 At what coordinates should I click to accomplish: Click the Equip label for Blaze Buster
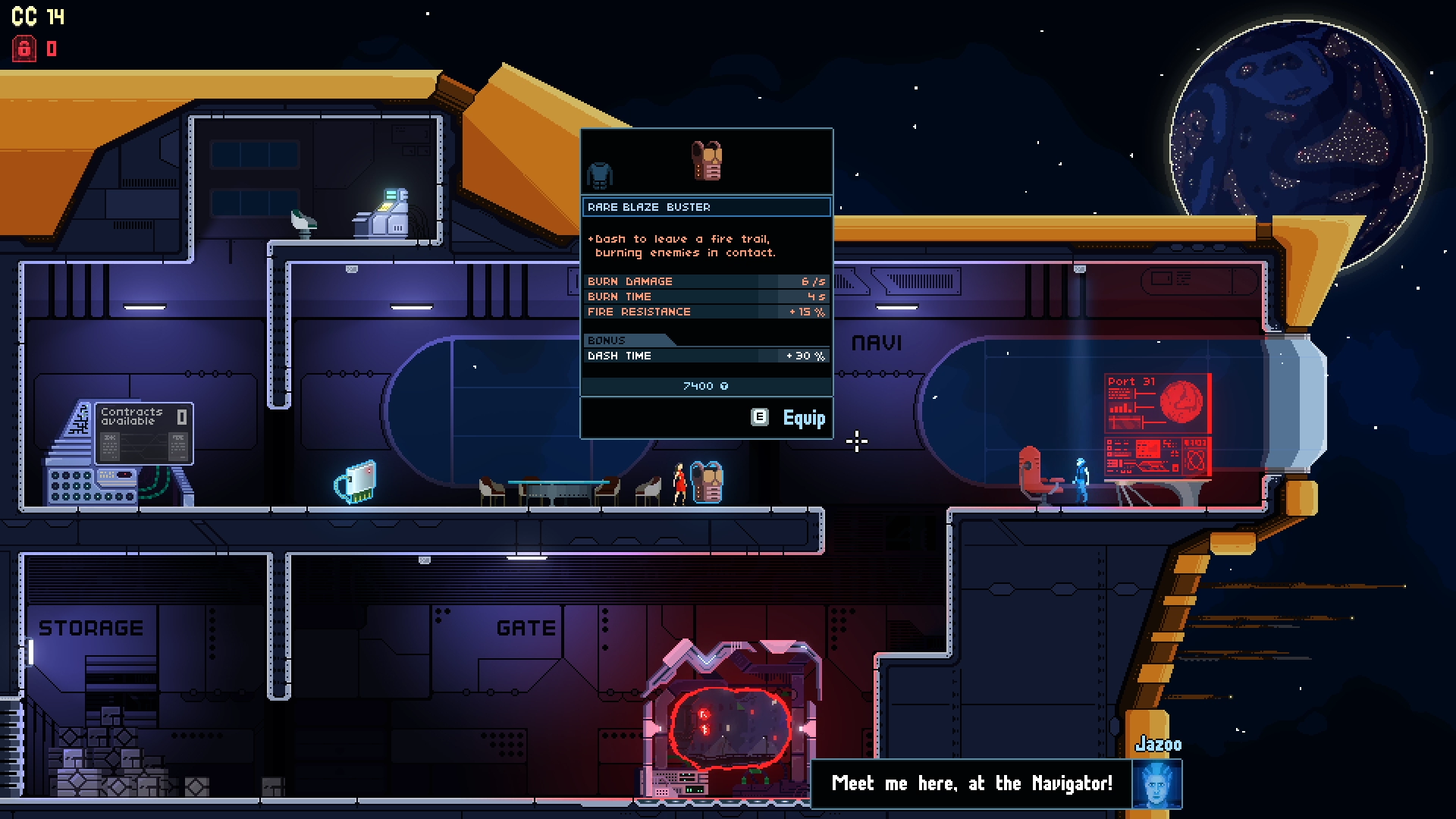pyautogui.click(x=803, y=418)
